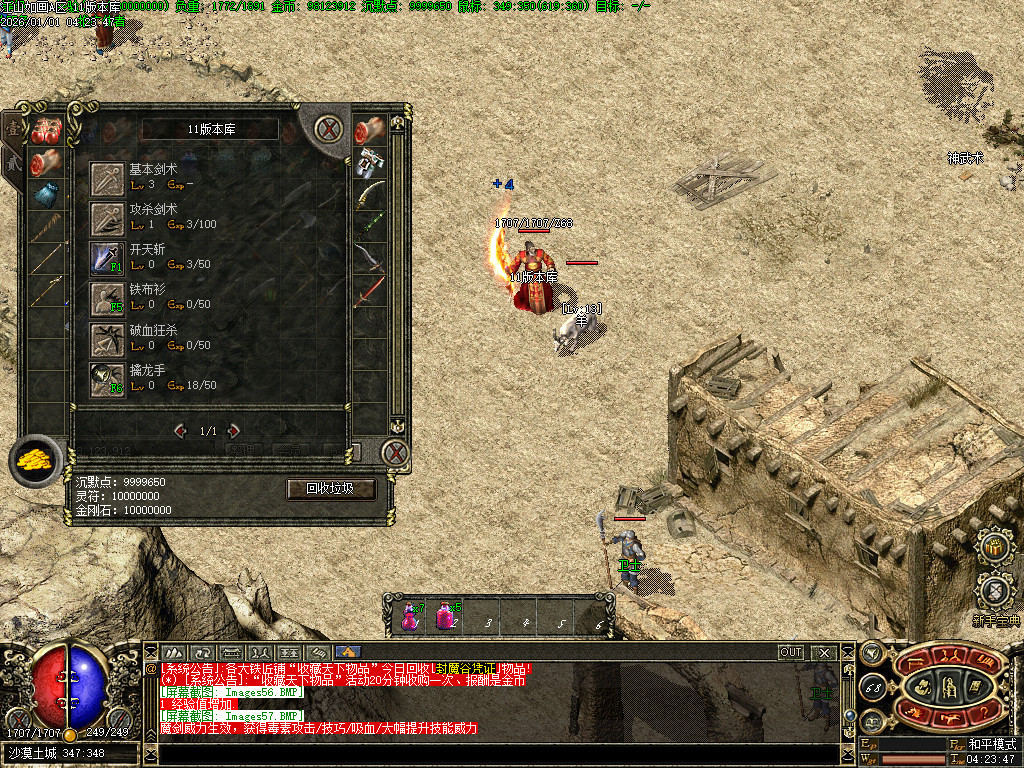Close the inventory panel with bottom X
The image size is (1024, 768).
396,453
